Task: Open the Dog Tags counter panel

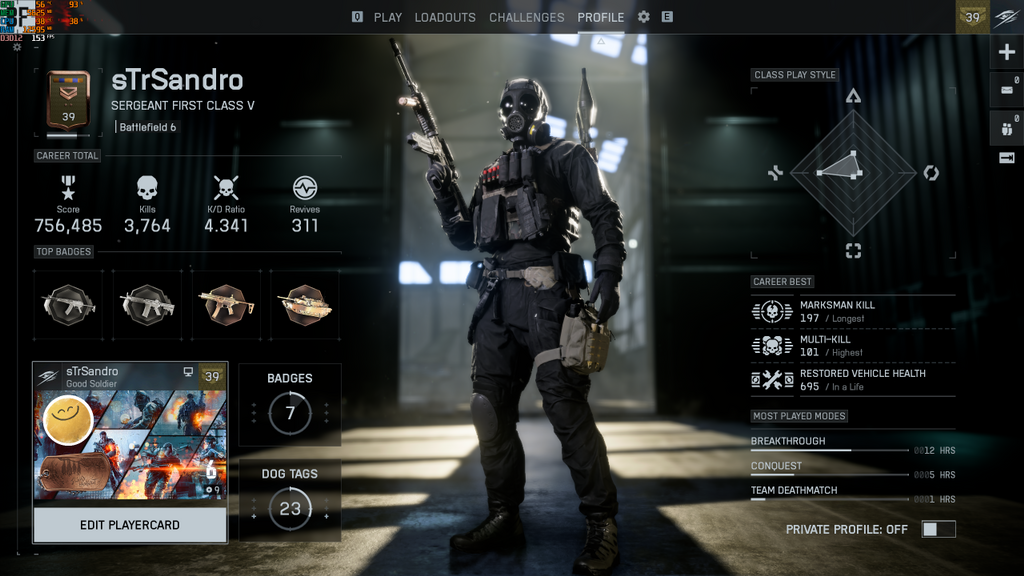Action: click(290, 499)
